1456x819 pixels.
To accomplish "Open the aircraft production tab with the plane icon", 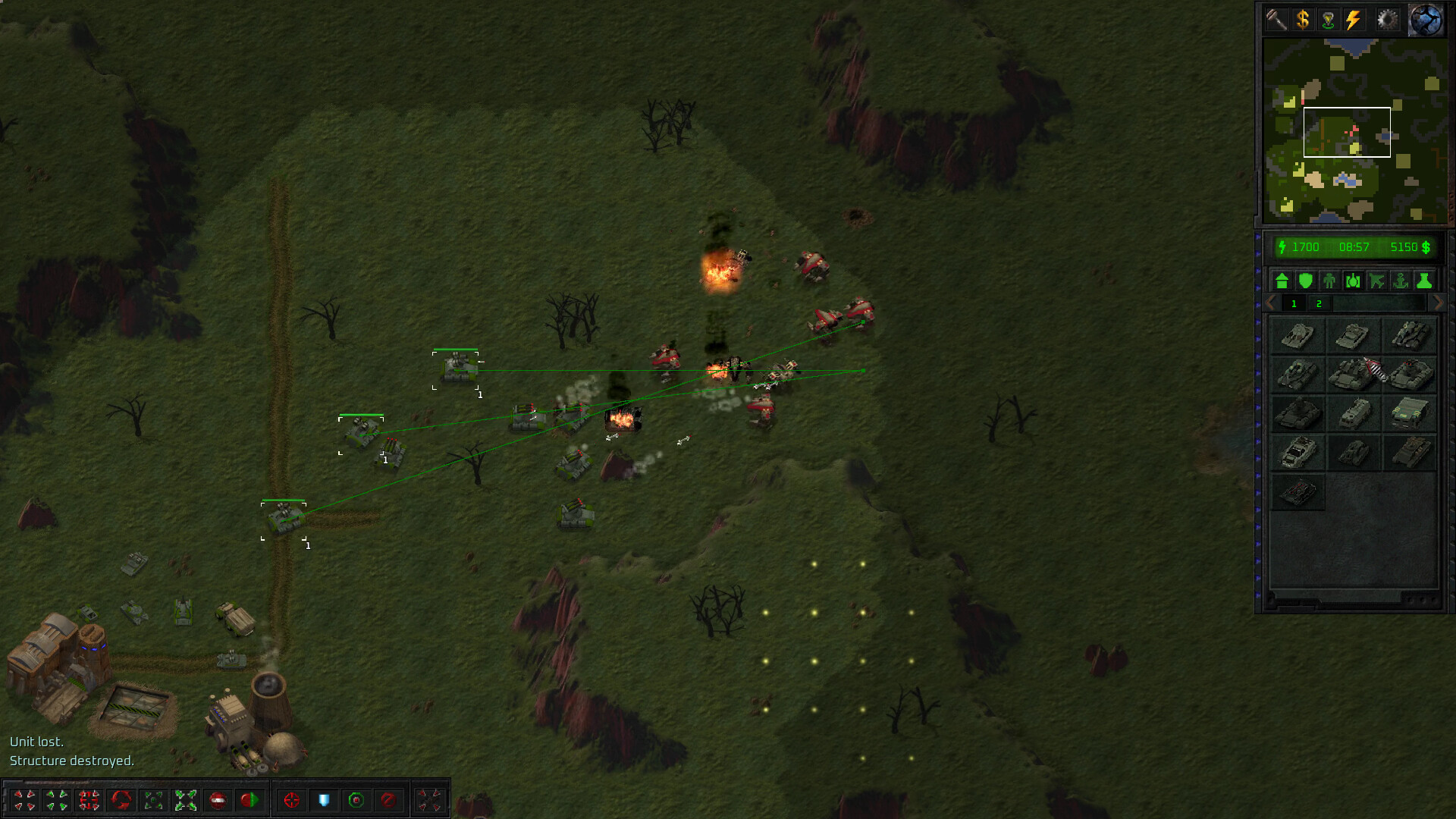I will tap(1377, 281).
